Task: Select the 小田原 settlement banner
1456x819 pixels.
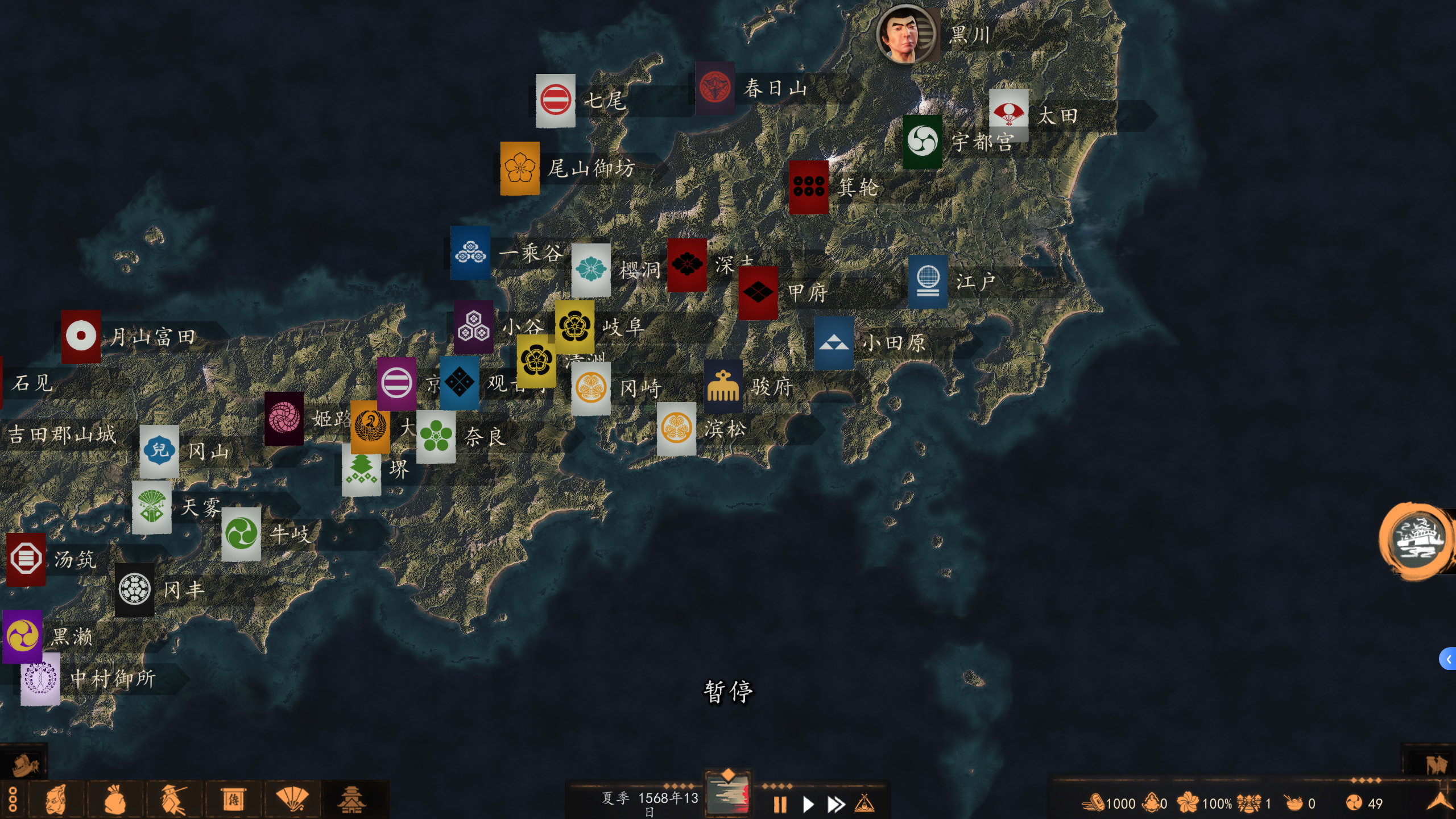Action: [833, 342]
